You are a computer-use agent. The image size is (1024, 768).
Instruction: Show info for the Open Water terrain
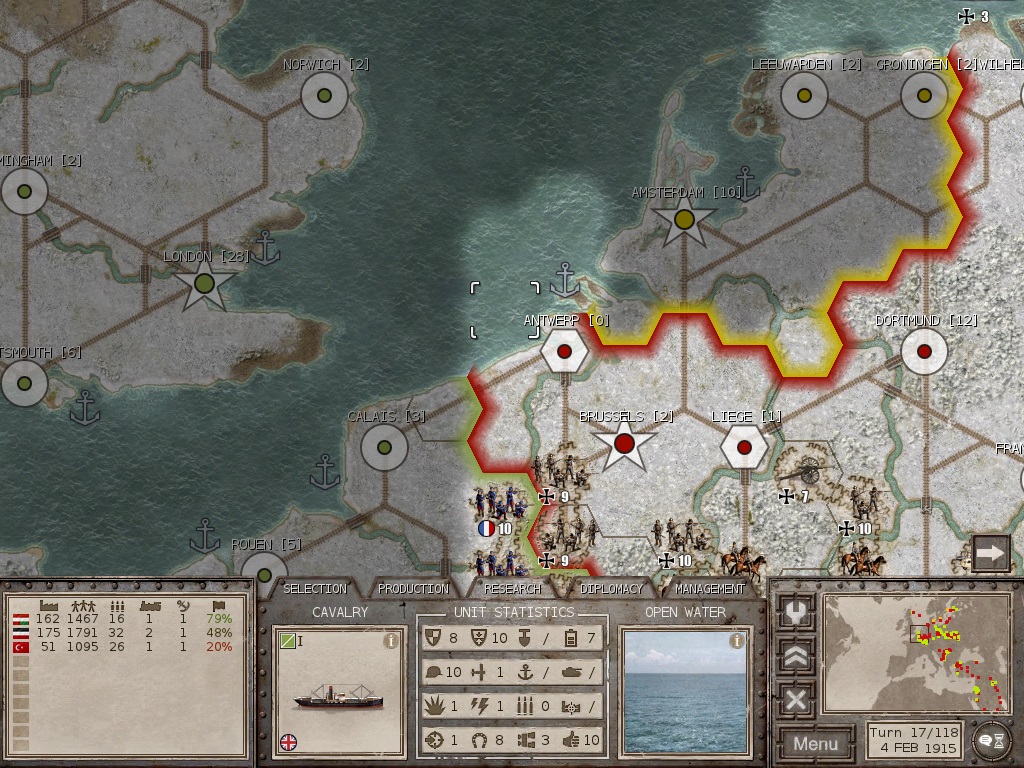pyautogui.click(x=737, y=641)
